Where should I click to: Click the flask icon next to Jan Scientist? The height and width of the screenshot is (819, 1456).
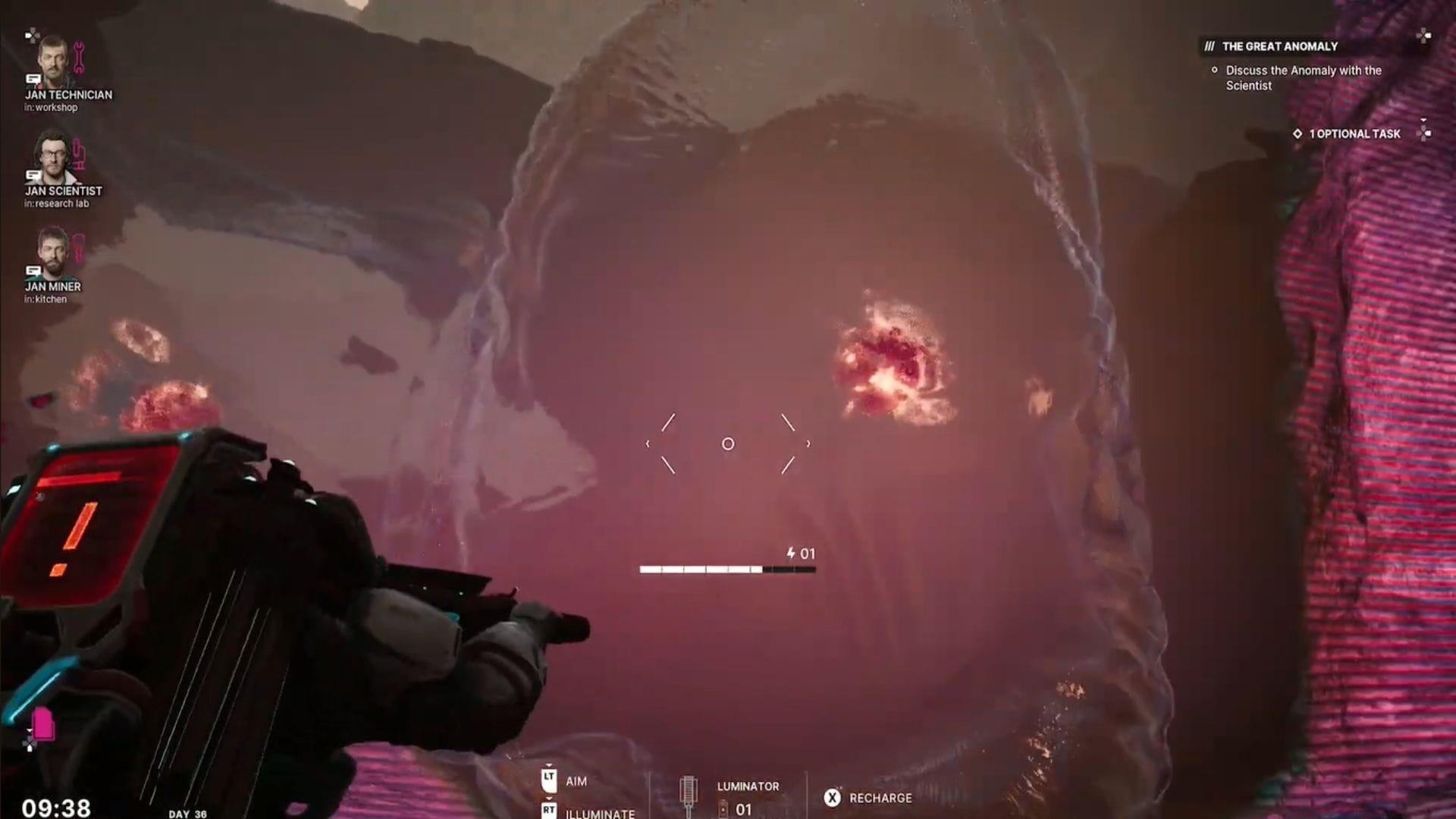79,155
